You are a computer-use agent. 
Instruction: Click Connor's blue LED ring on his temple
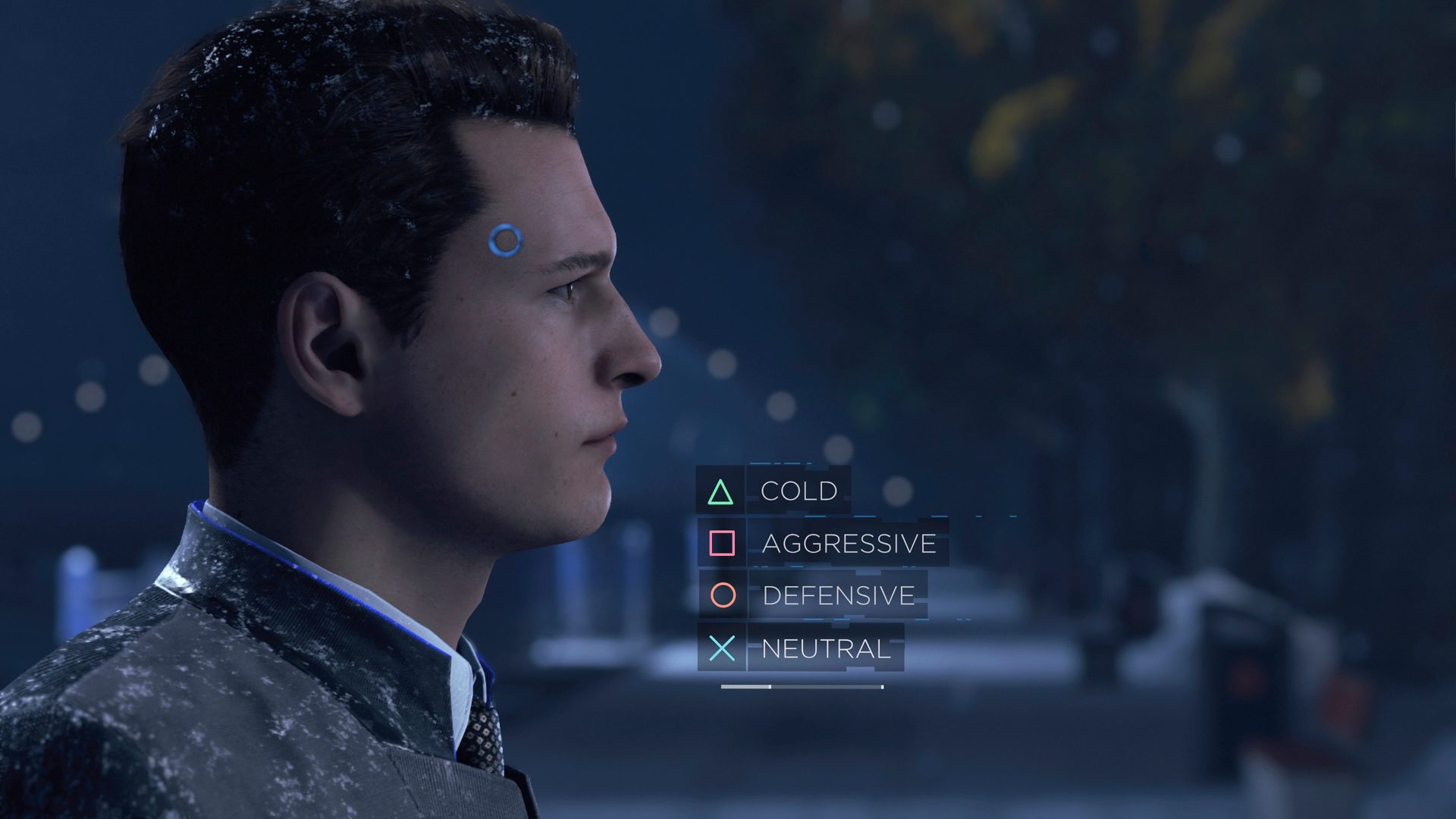click(x=504, y=241)
